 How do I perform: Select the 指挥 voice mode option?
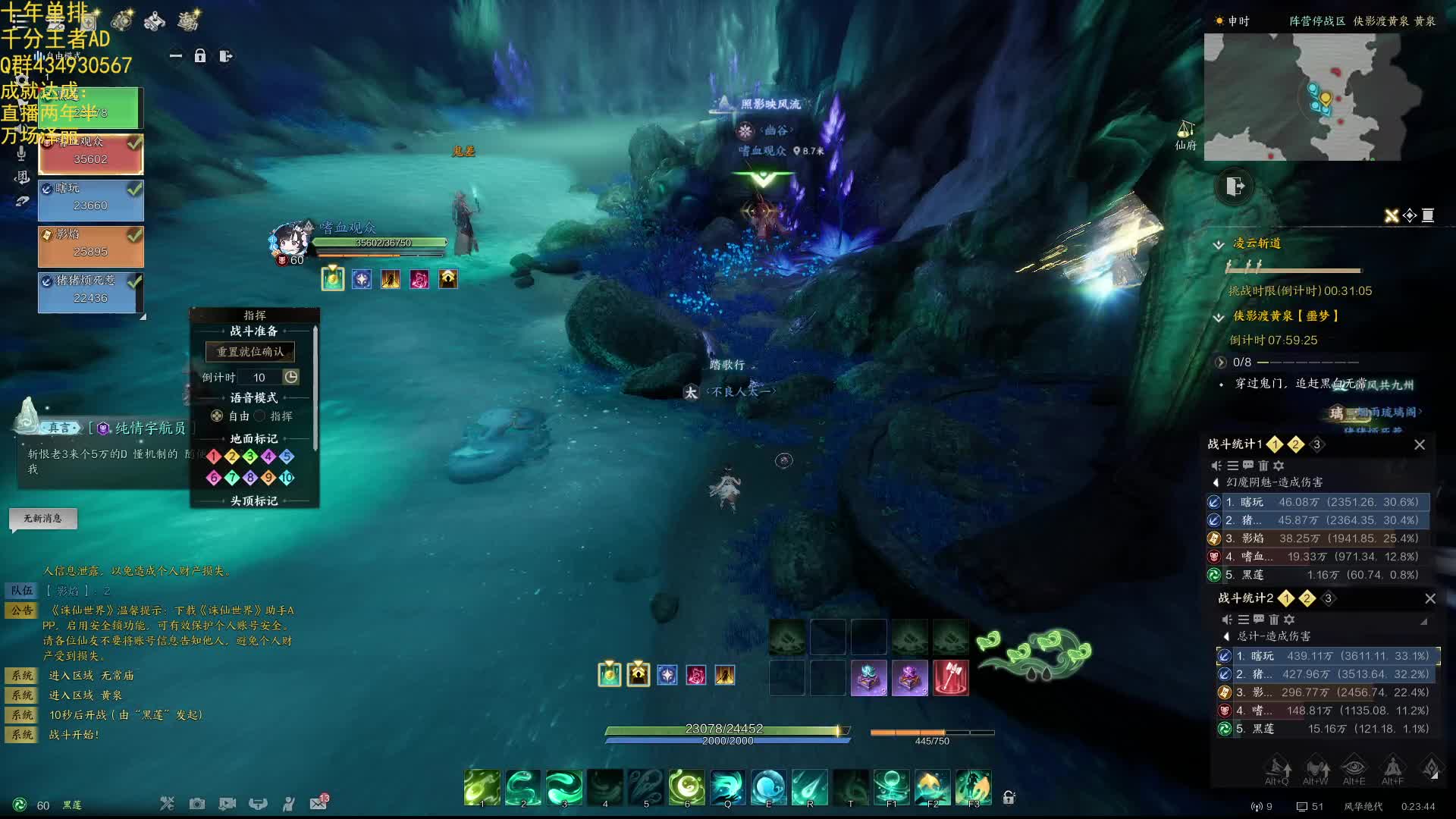point(260,416)
